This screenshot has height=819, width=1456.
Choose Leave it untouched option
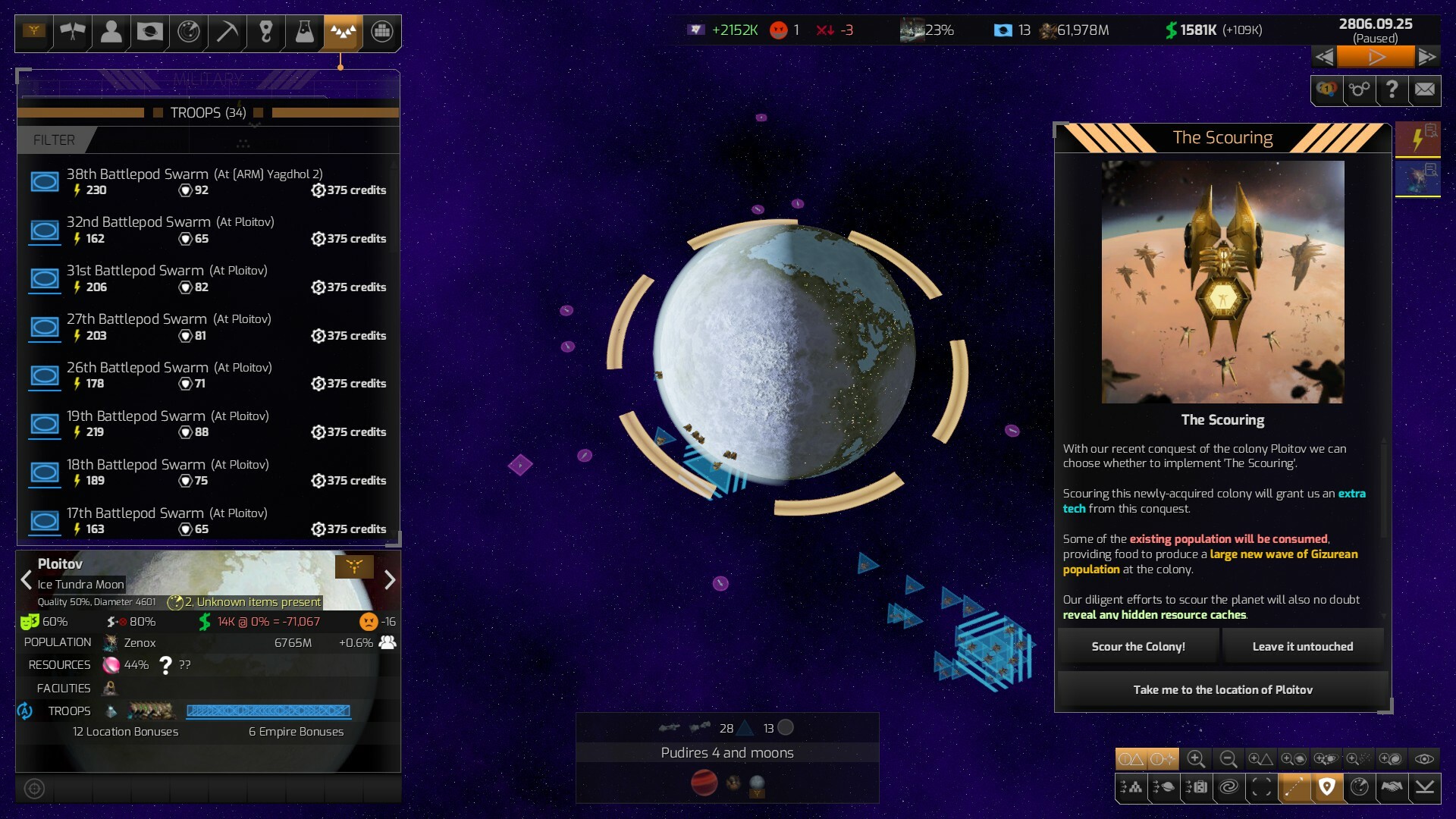click(1302, 646)
